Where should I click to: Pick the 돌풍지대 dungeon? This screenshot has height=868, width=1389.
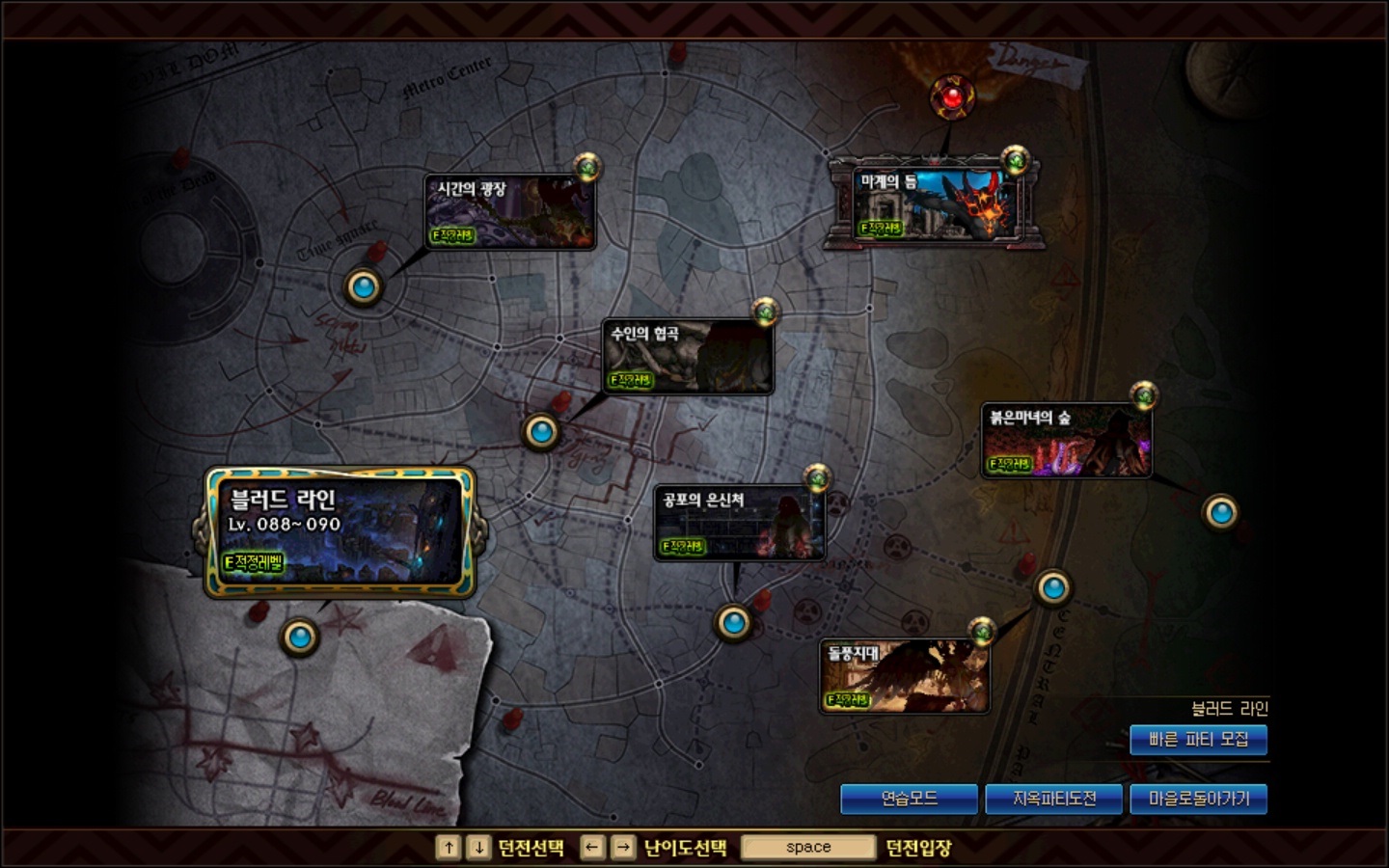pos(904,676)
